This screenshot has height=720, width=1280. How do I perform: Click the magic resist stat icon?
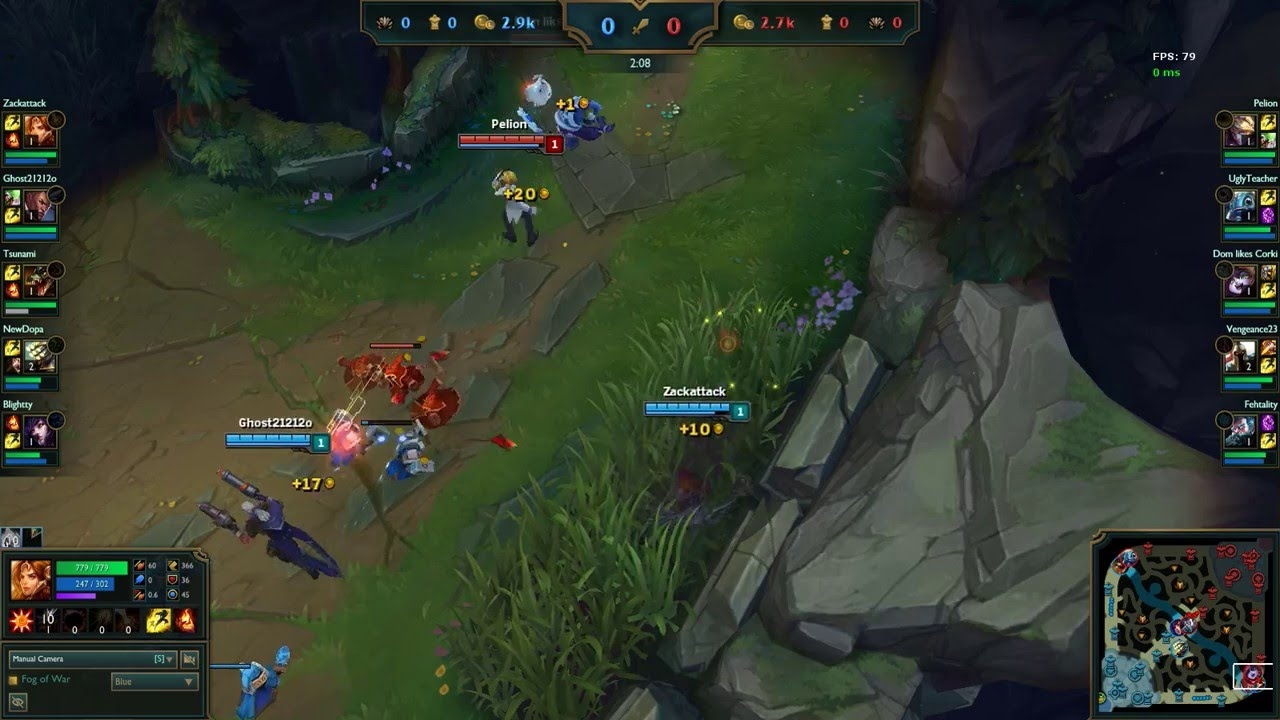[x=172, y=594]
